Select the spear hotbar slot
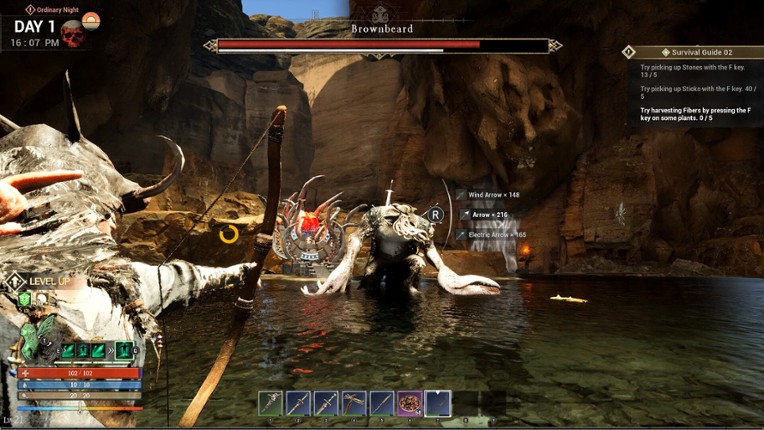 382,403
